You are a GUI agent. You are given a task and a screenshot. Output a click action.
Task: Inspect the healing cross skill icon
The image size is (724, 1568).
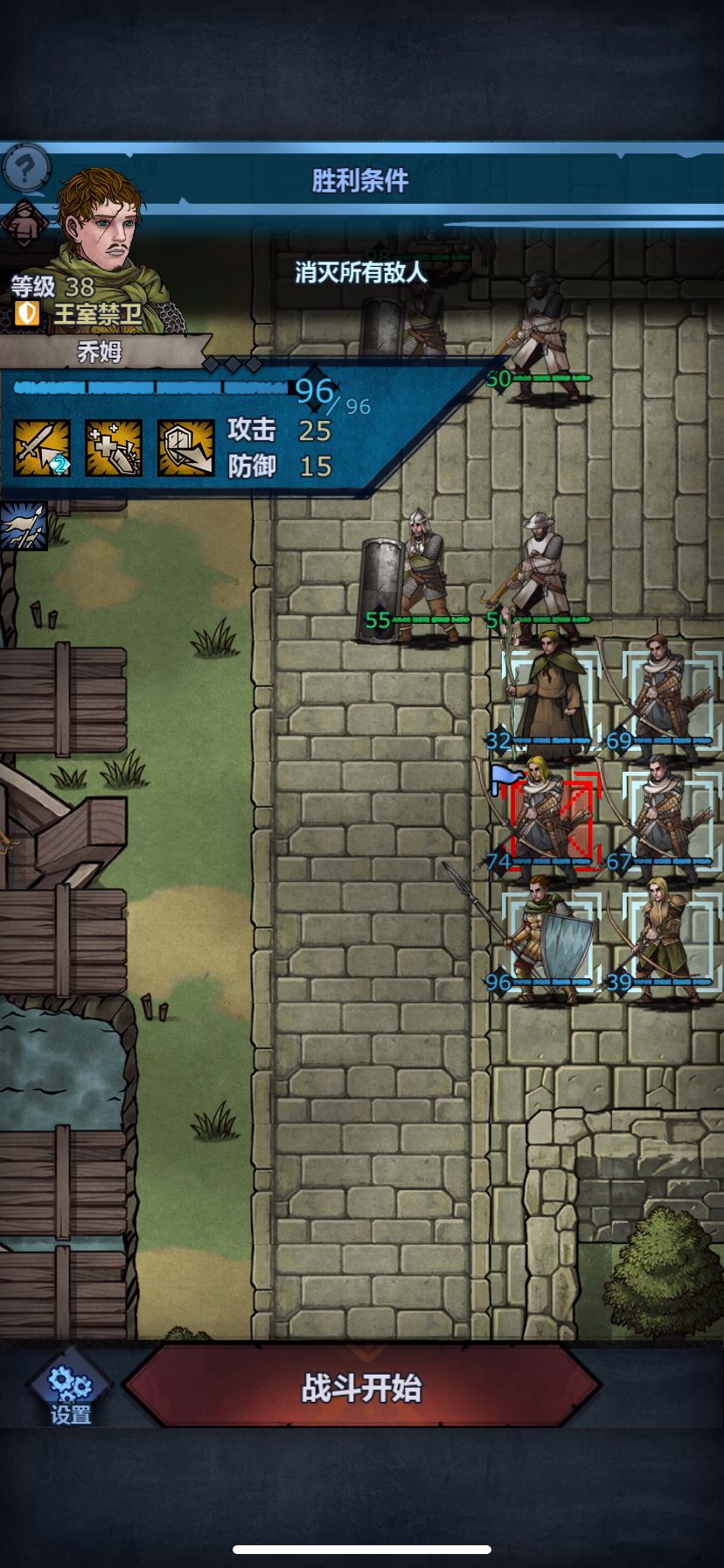(x=114, y=448)
